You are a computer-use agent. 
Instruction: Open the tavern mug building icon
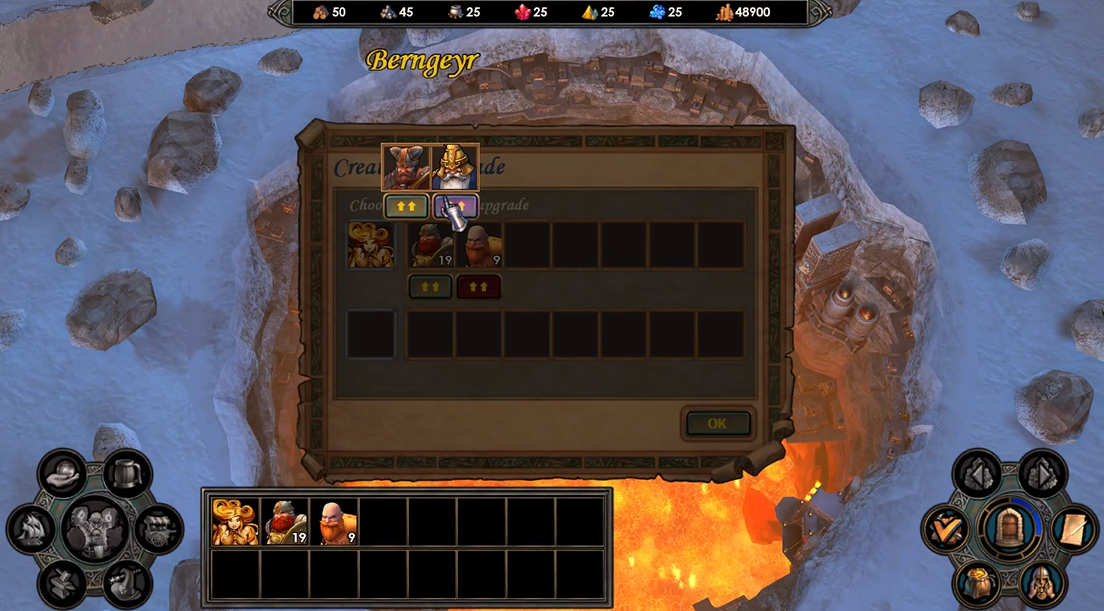[x=127, y=474]
